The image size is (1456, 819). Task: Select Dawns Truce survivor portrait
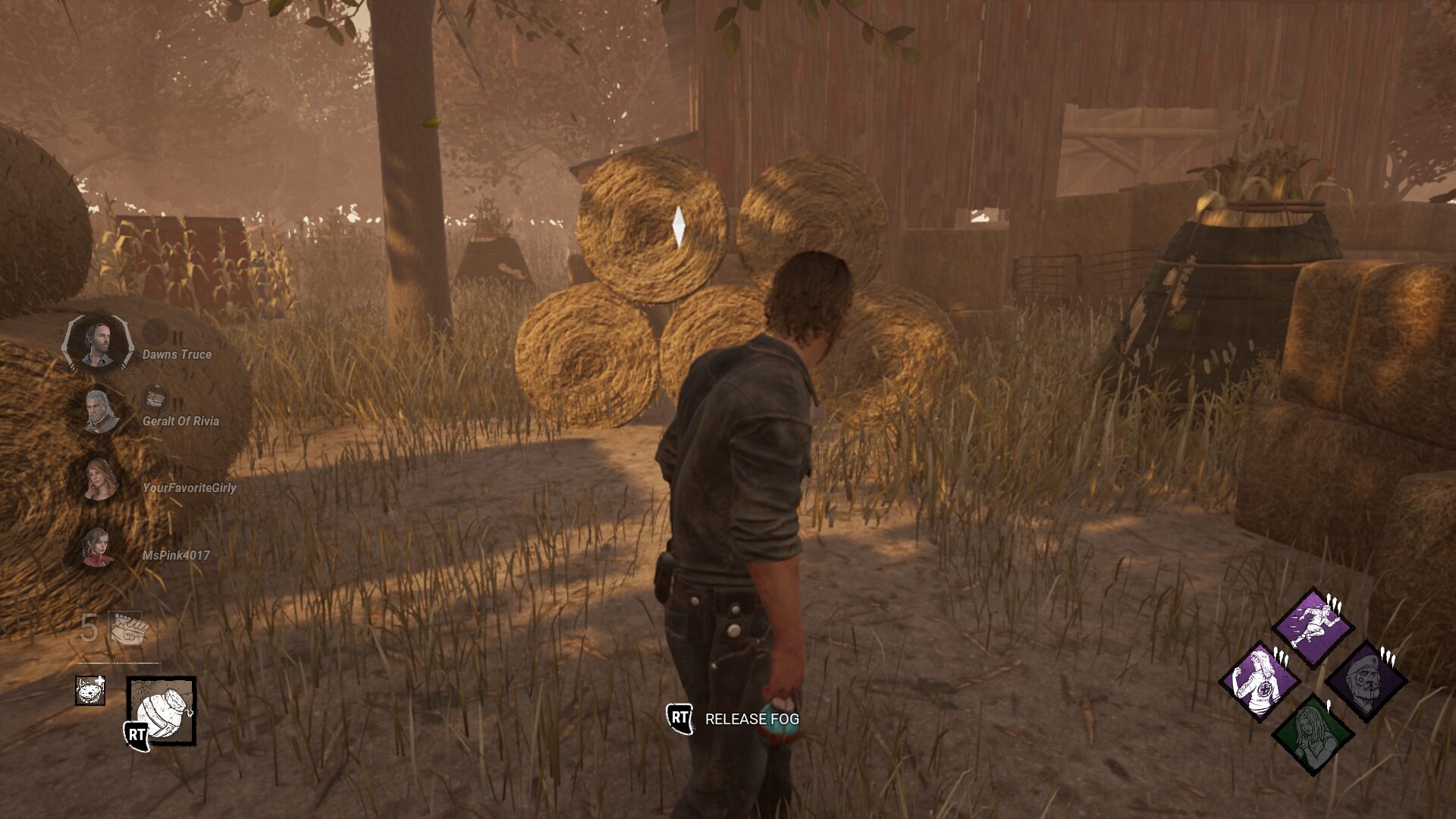tap(98, 344)
